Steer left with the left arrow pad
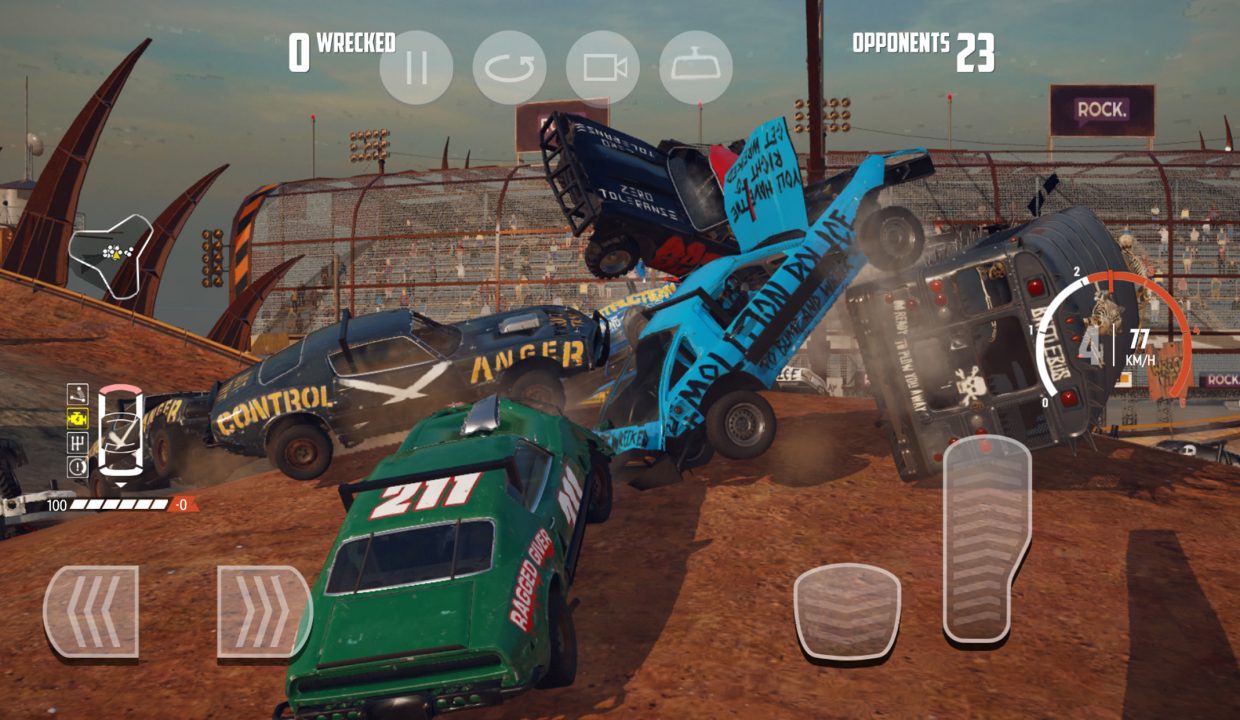The height and width of the screenshot is (720, 1240). [x=91, y=611]
